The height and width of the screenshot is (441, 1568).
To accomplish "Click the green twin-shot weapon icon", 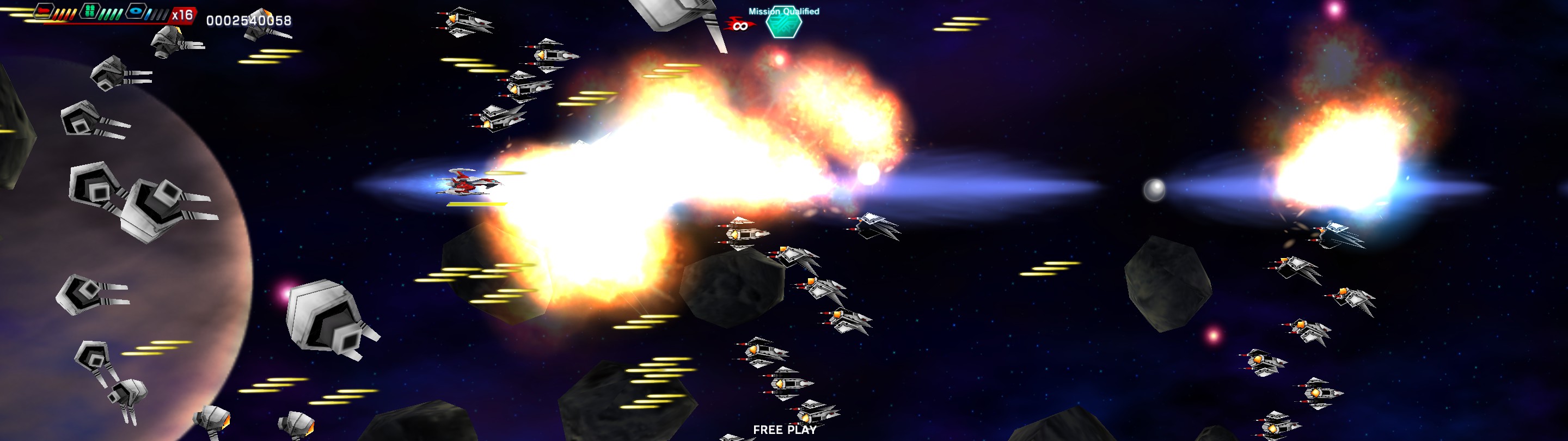I will pyautogui.click(x=90, y=11).
